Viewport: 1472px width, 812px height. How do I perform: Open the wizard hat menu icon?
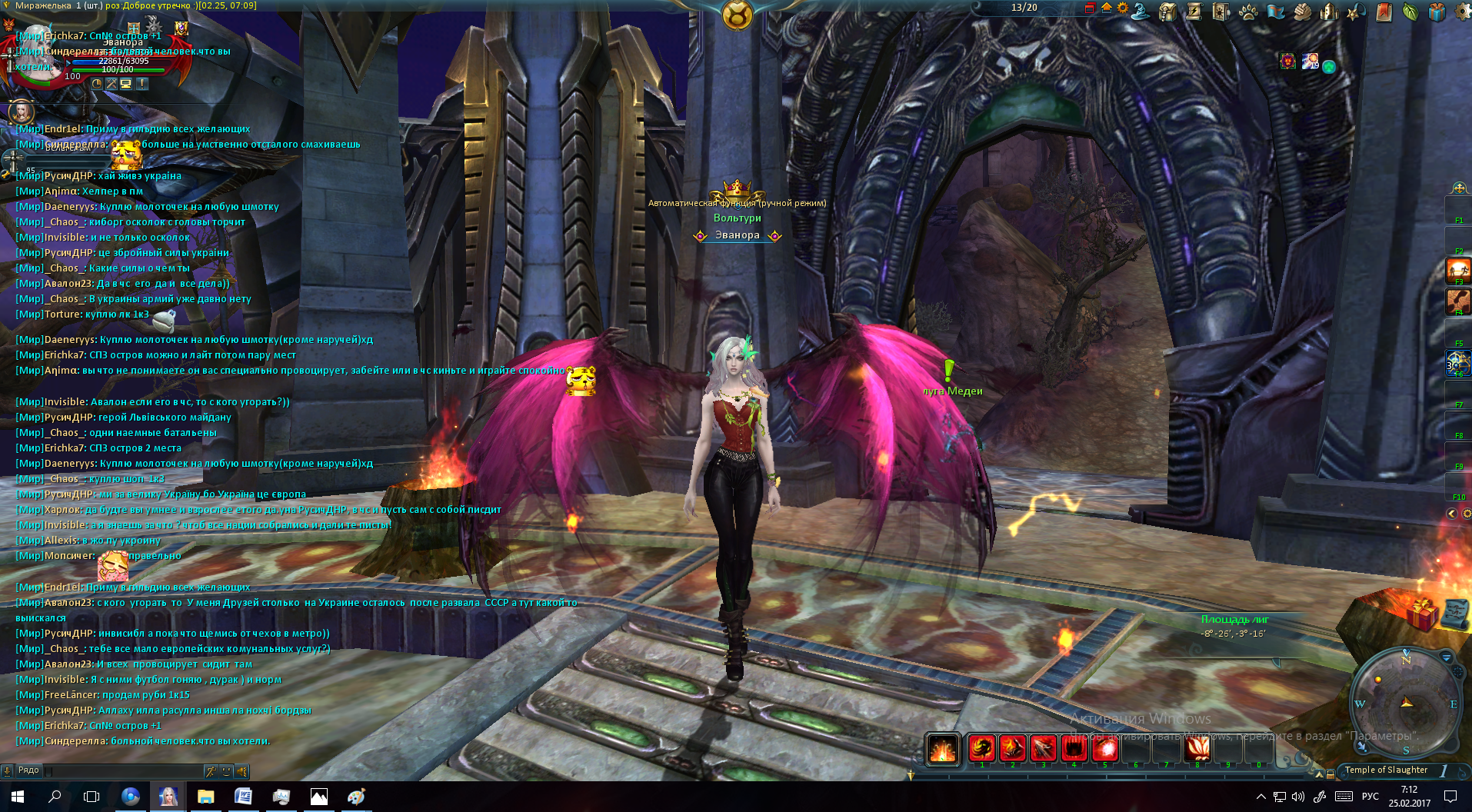pyautogui.click(x=1141, y=11)
